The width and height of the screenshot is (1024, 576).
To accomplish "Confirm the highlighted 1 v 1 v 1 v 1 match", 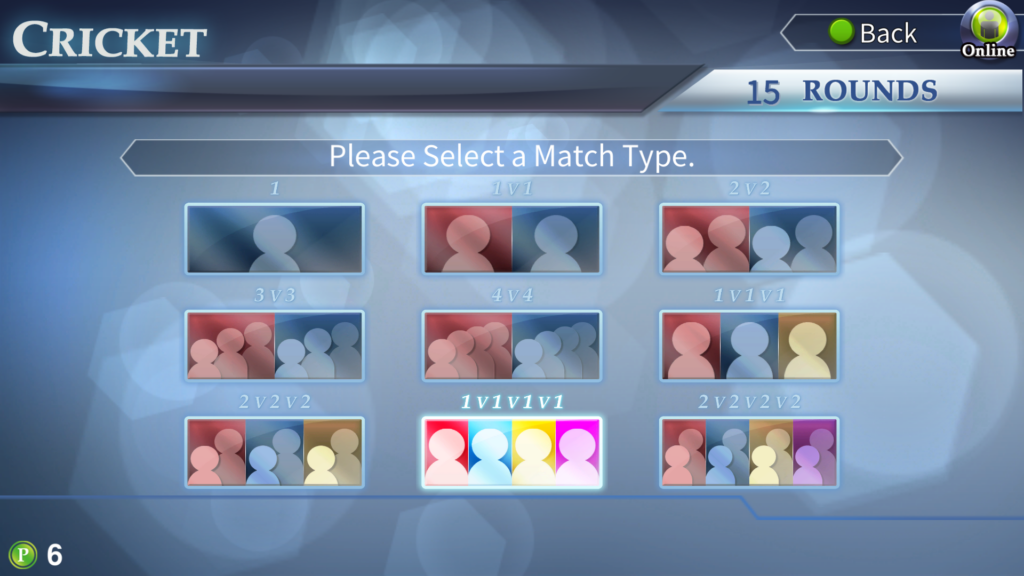I will click(x=511, y=453).
